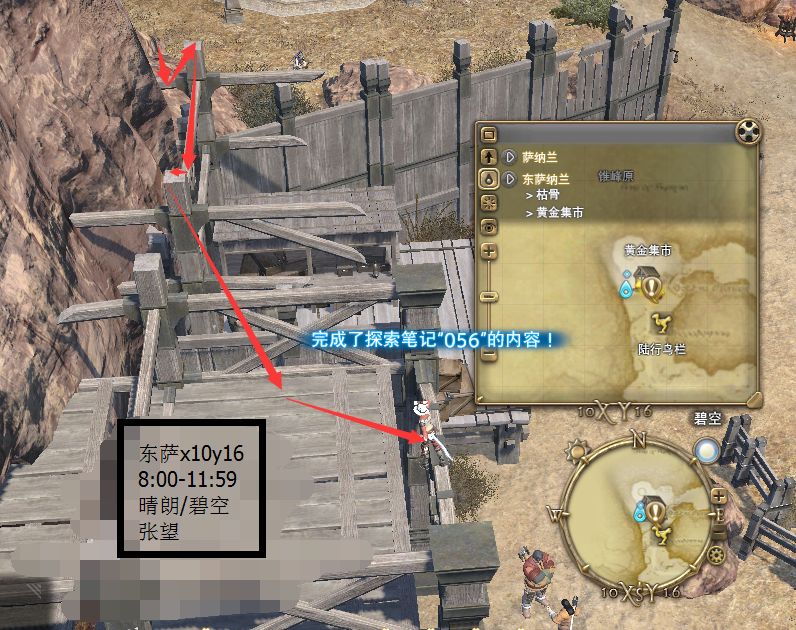Screen dimensions: 796x630
Task: Open the minimap gear settings
Action: (x=715, y=556)
